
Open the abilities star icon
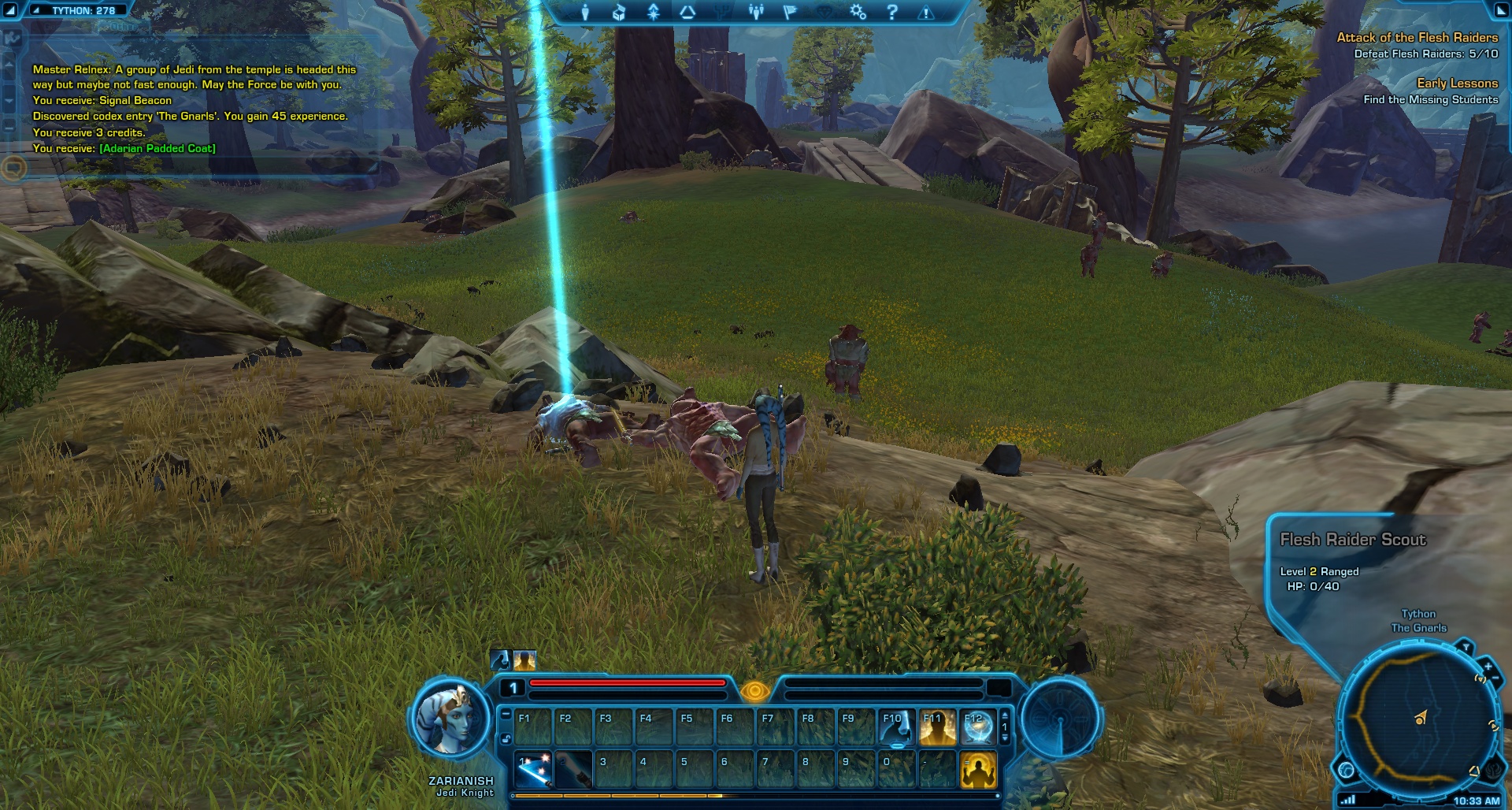click(654, 13)
